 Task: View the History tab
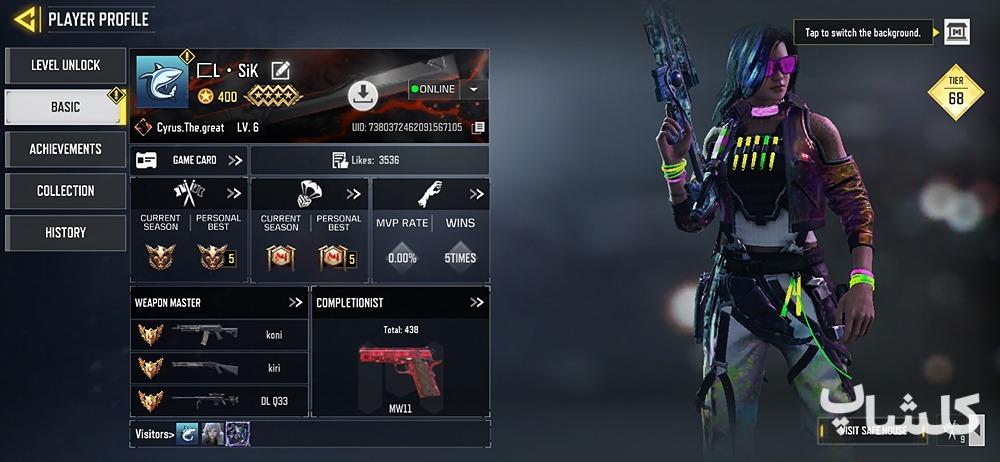pyautogui.click(x=65, y=233)
